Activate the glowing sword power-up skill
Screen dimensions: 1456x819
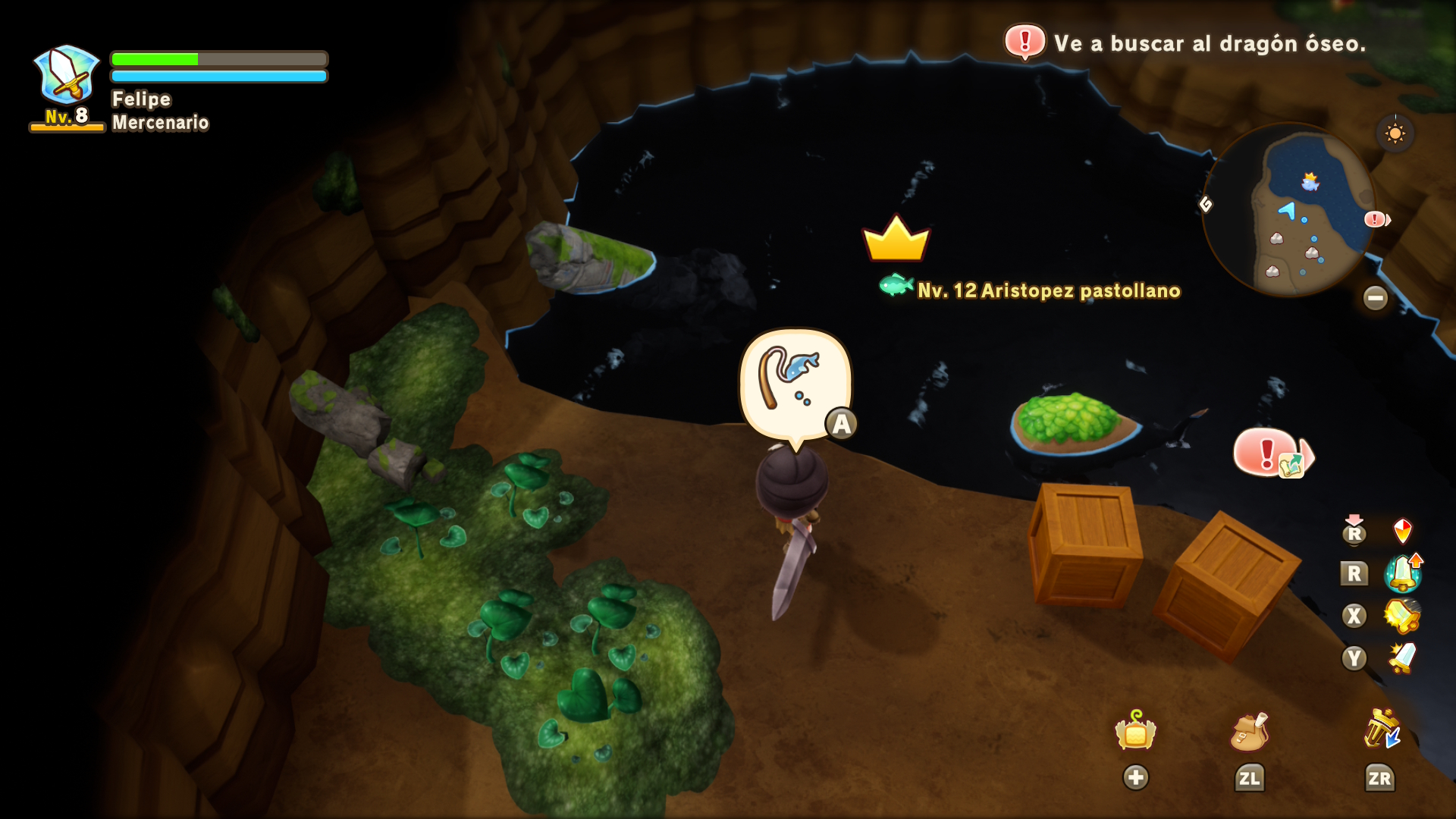(x=1403, y=573)
